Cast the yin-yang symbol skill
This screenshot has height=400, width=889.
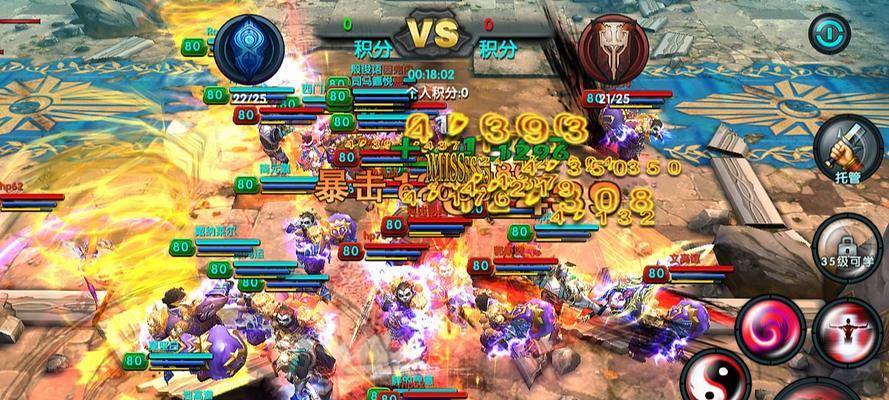tap(715, 377)
